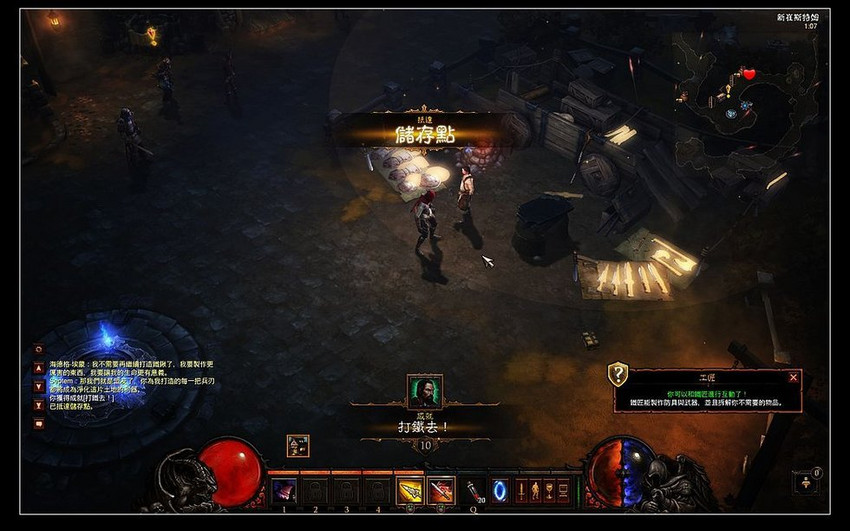This screenshot has width=850, height=531.
Task: Use the health potion slot
Action: point(472,491)
